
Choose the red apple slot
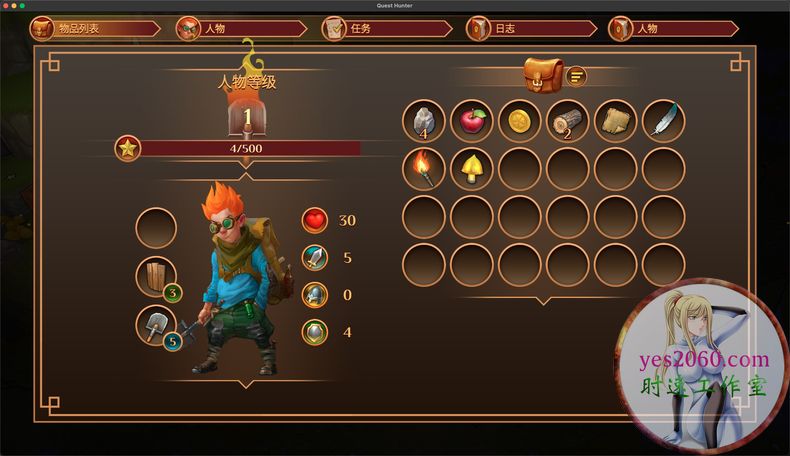471,121
